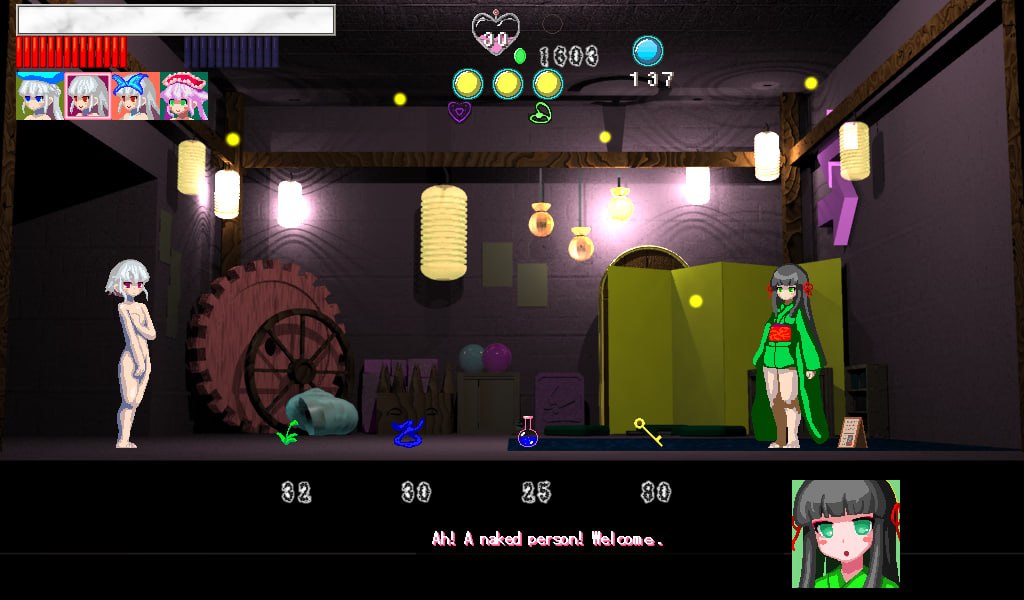
Task: Select the blue ribbon shop item
Action: [x=408, y=433]
